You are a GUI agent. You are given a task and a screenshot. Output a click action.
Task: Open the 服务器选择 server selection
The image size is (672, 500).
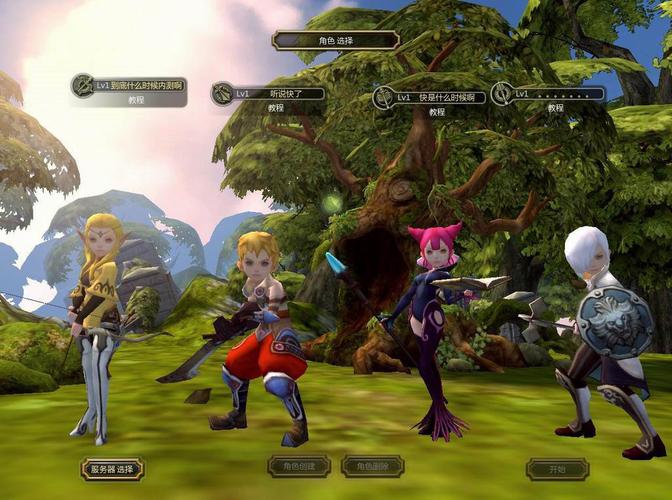coord(112,469)
